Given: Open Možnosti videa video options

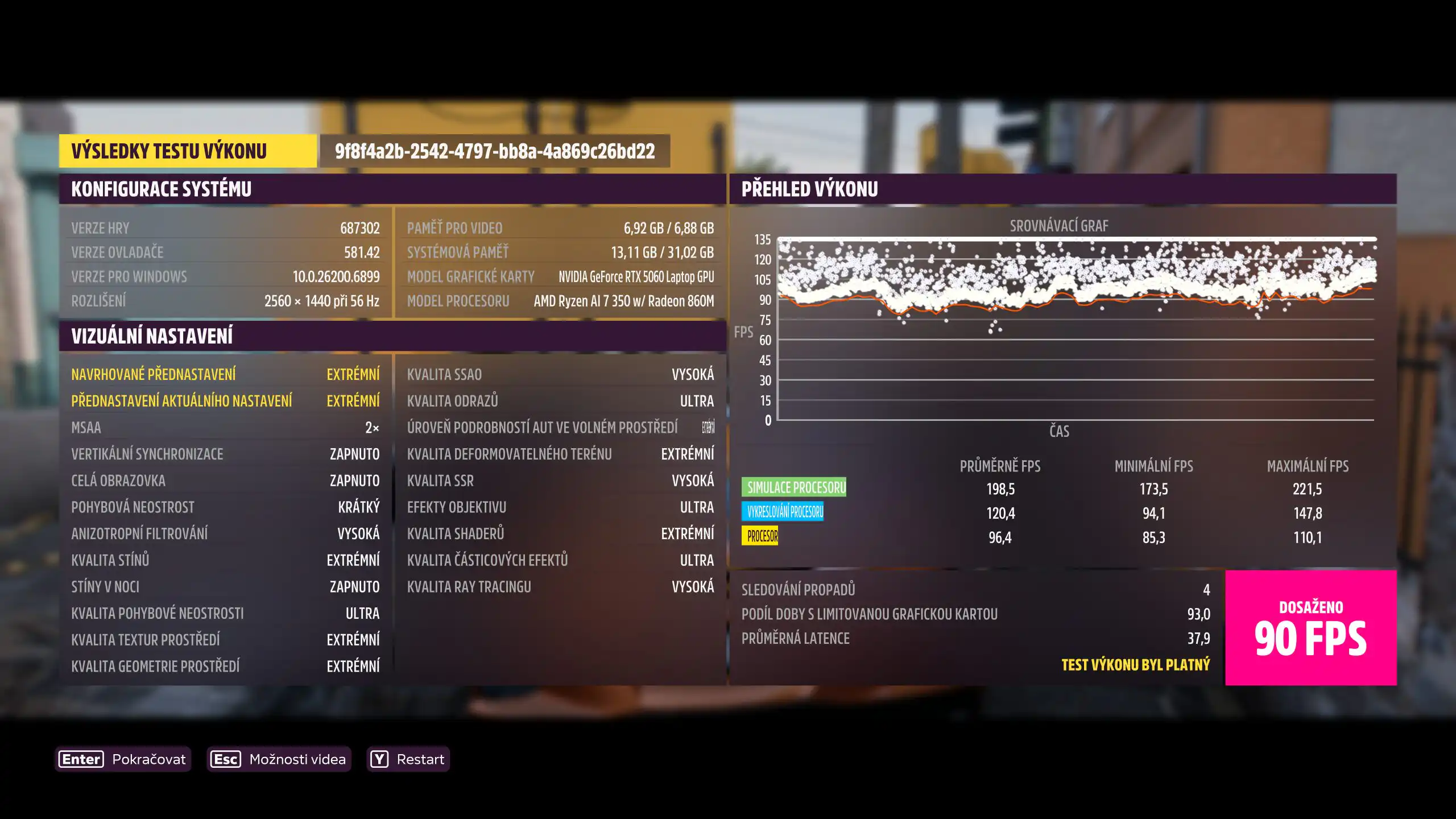Looking at the screenshot, I should [279, 759].
